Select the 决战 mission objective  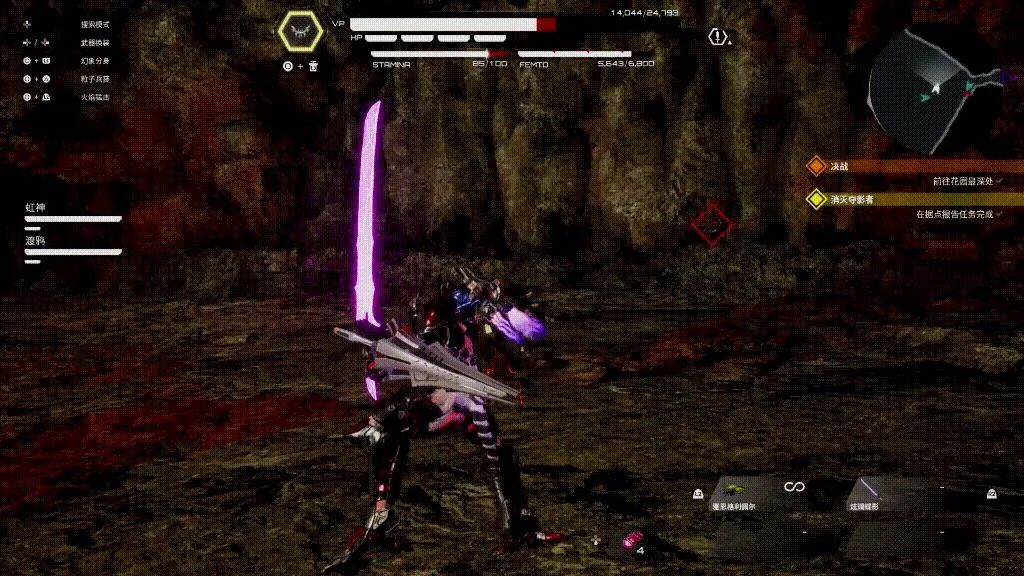tap(838, 166)
